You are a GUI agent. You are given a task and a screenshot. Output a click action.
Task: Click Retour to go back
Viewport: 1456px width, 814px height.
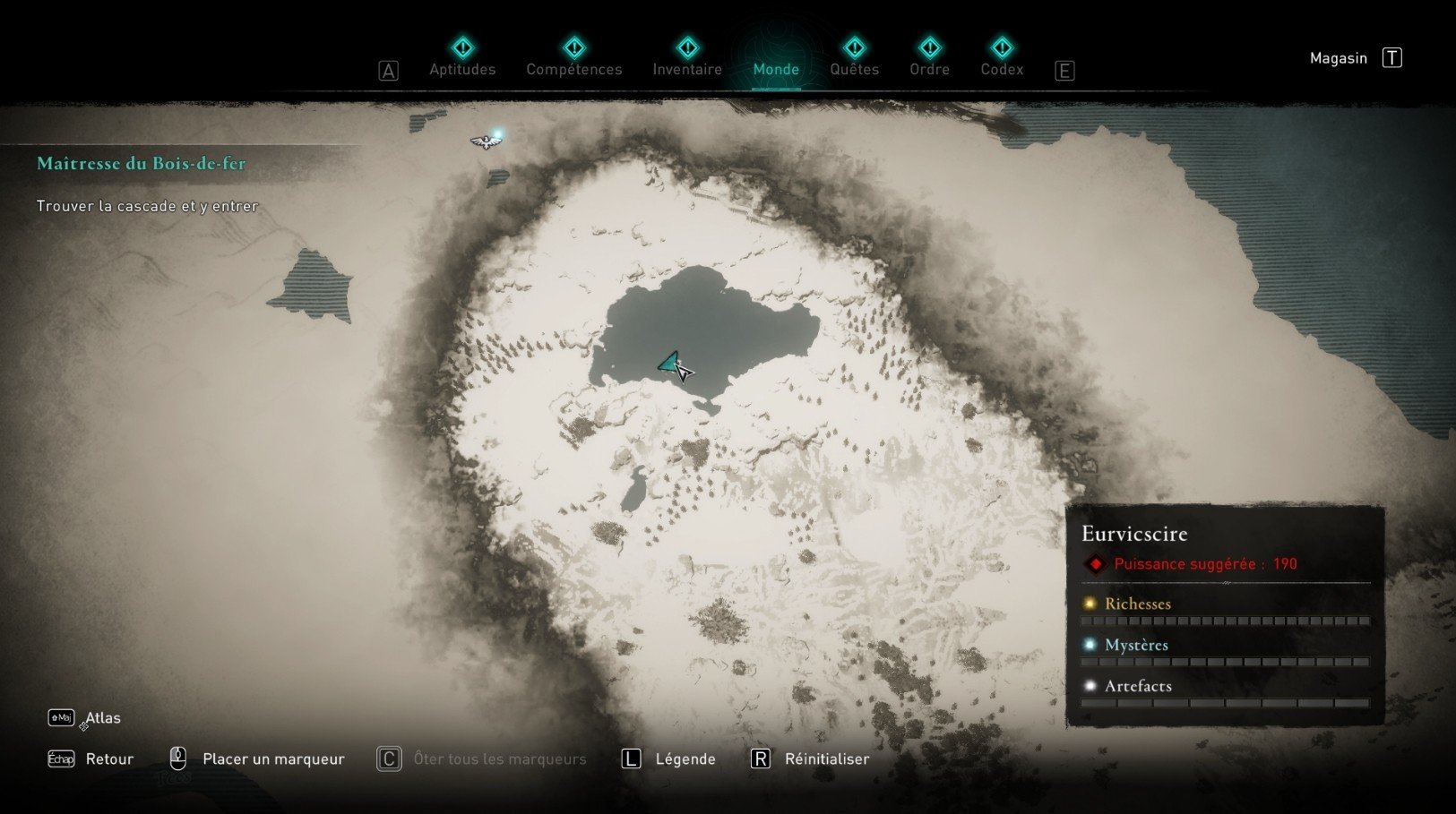tap(108, 759)
